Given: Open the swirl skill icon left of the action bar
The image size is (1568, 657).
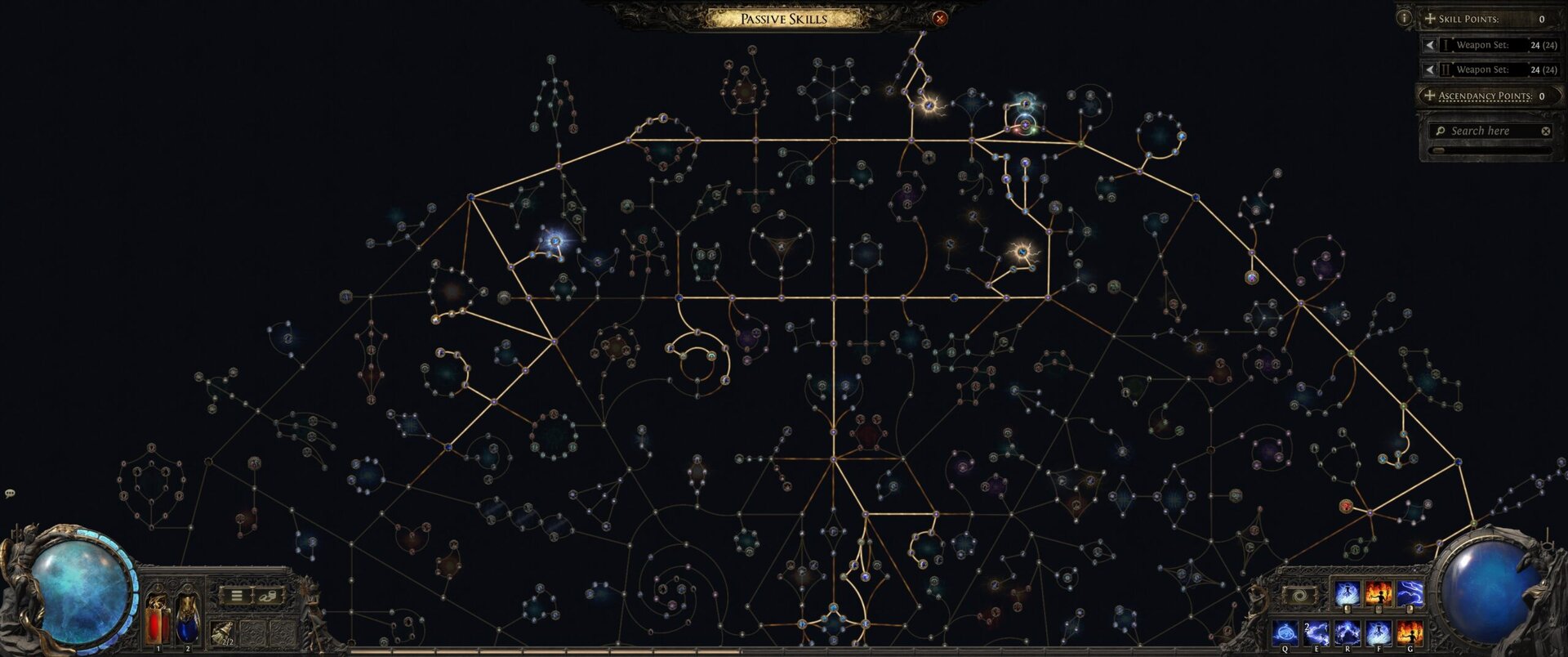Looking at the screenshot, I should (x=1298, y=596).
